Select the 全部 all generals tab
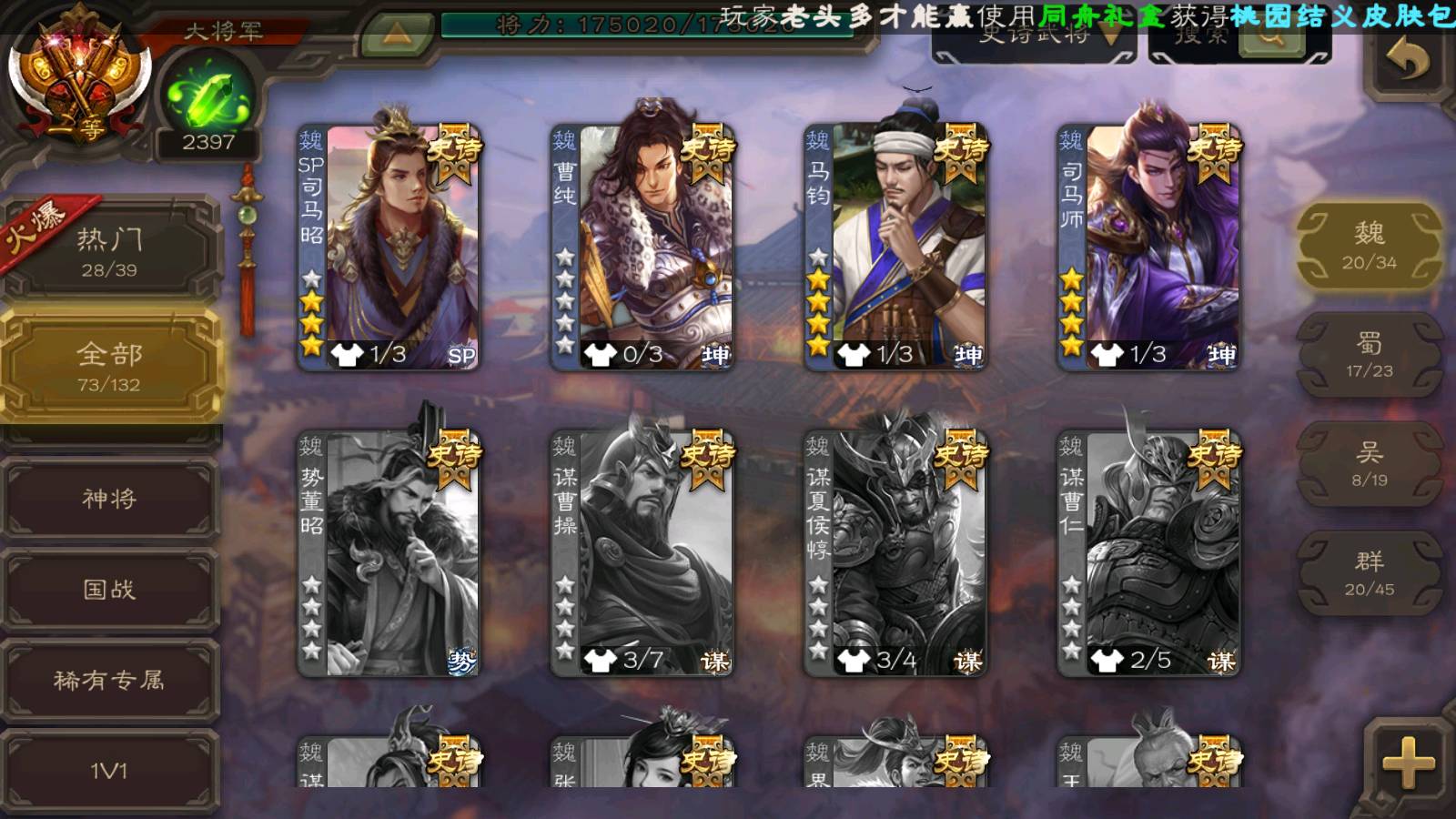Image resolution: width=1456 pixels, height=819 pixels. coord(109,366)
